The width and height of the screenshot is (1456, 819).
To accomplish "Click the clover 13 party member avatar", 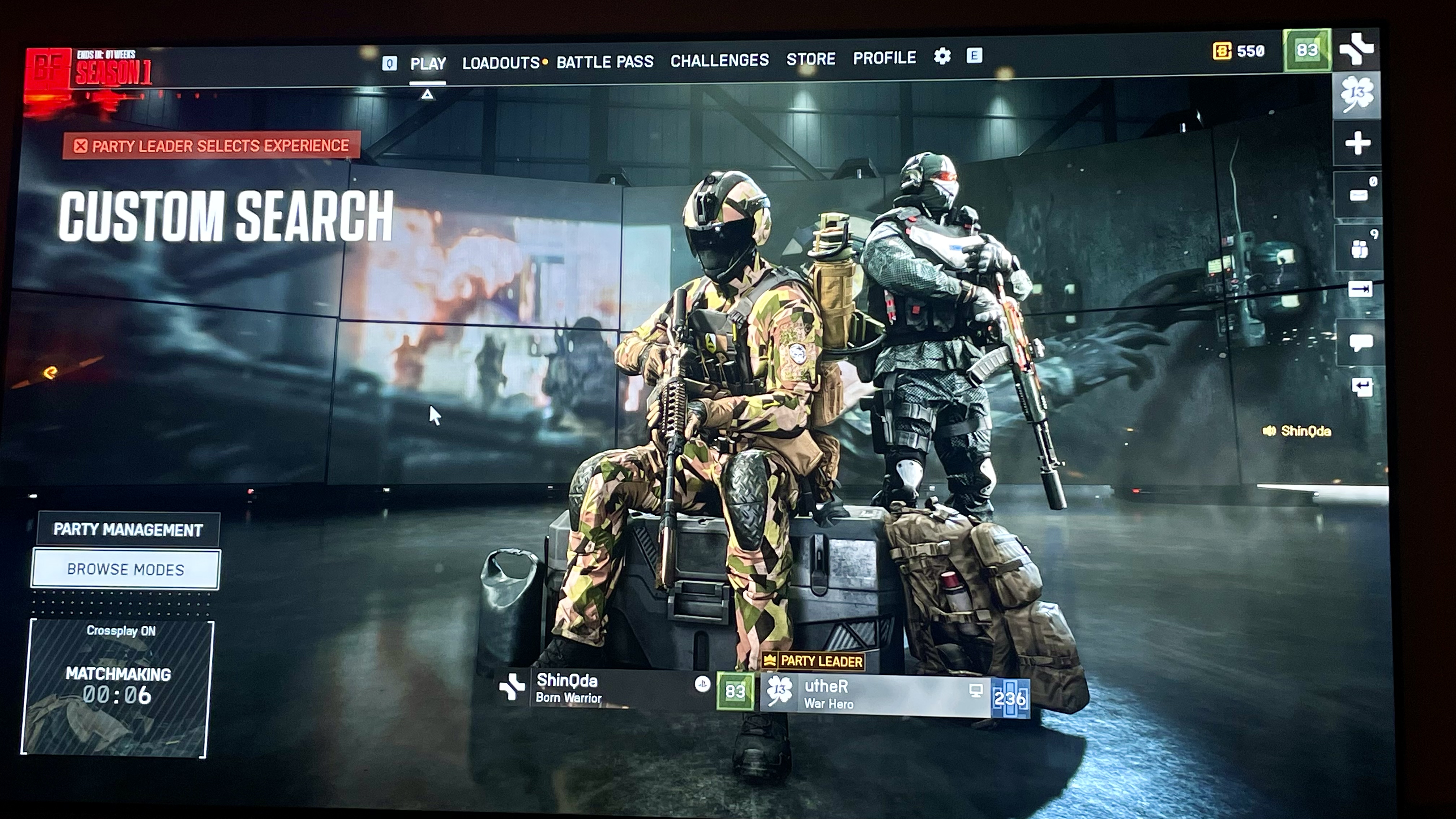I will 1357,94.
